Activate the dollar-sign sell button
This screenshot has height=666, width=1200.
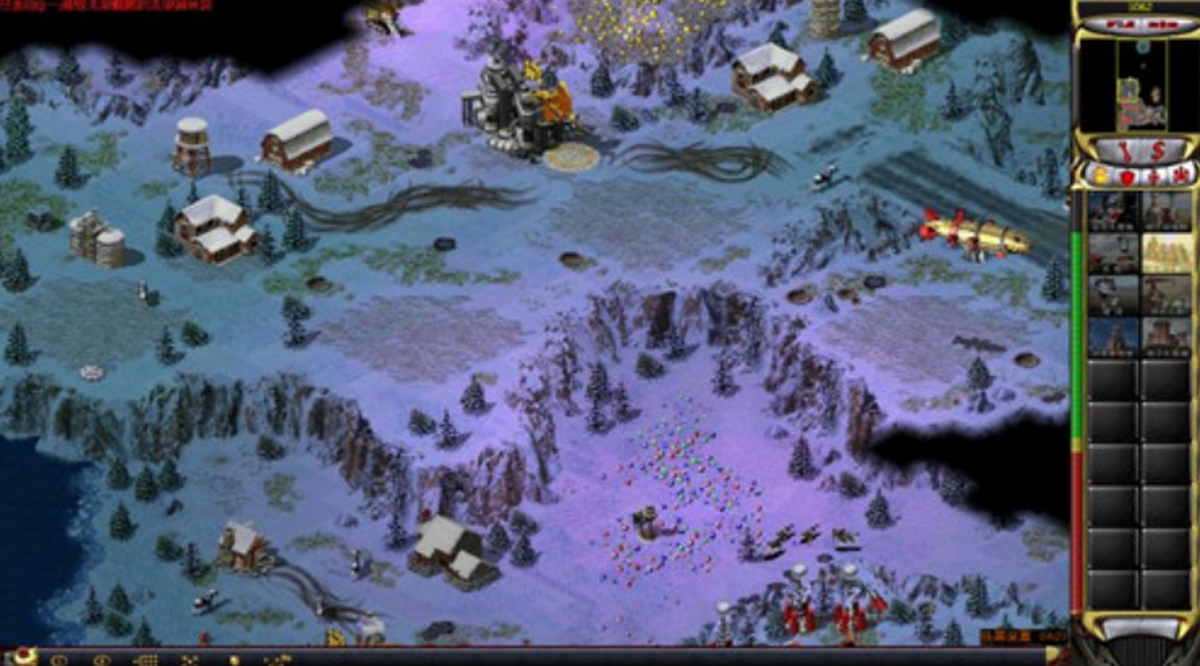(x=1157, y=152)
